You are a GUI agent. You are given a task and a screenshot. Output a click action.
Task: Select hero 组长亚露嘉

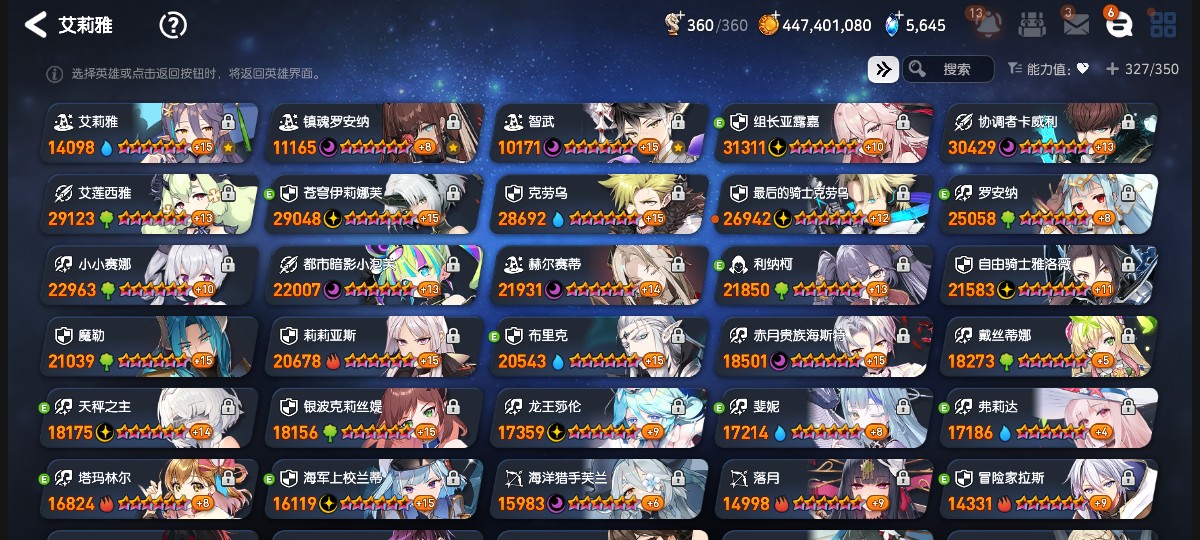(825, 133)
